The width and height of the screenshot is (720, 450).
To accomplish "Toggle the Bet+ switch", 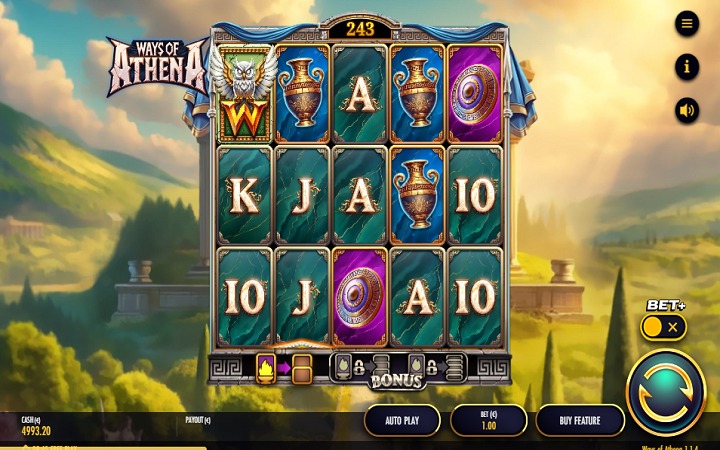I will tap(663, 327).
